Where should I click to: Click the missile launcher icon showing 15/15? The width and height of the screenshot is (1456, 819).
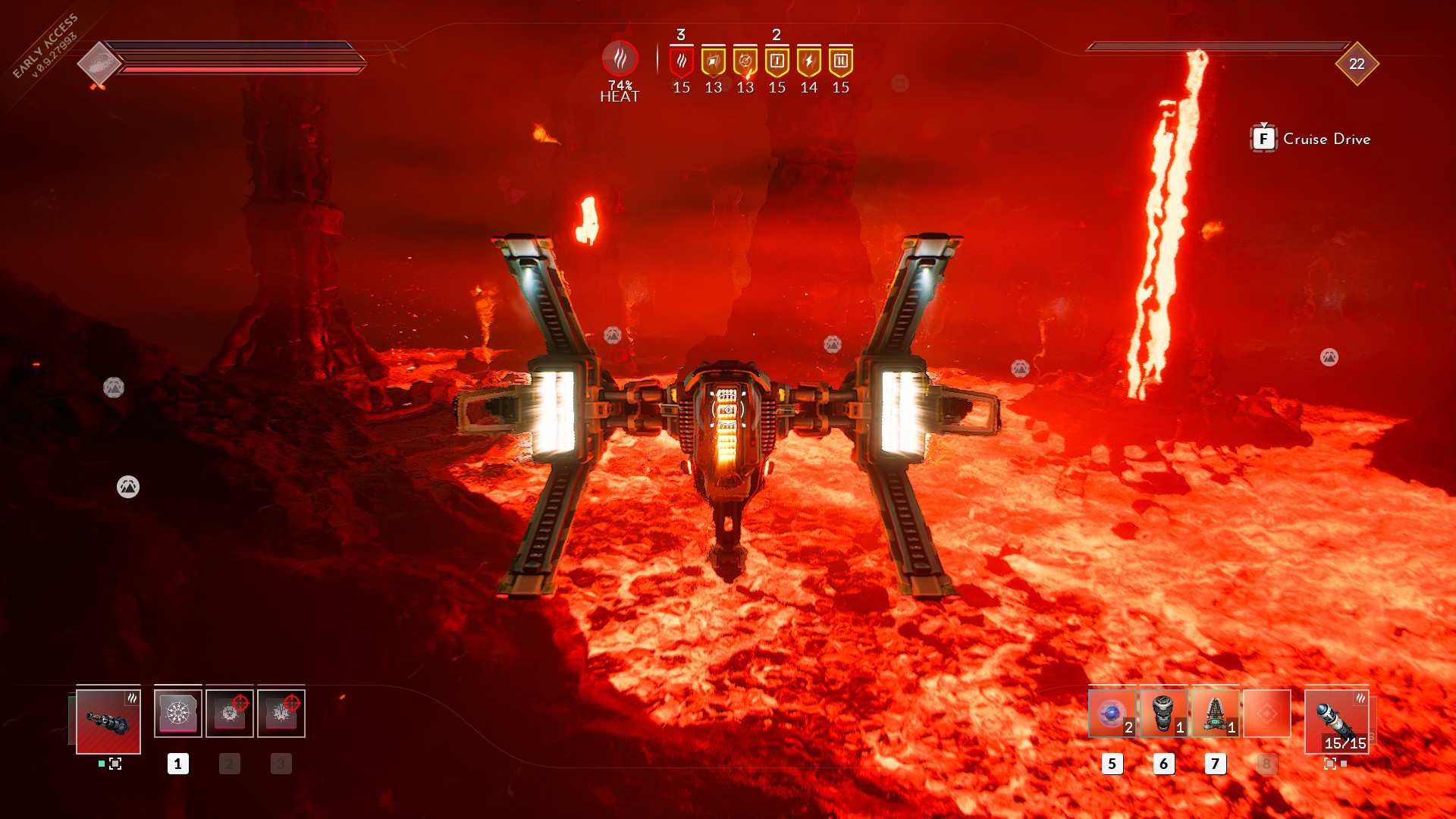pos(1336,721)
